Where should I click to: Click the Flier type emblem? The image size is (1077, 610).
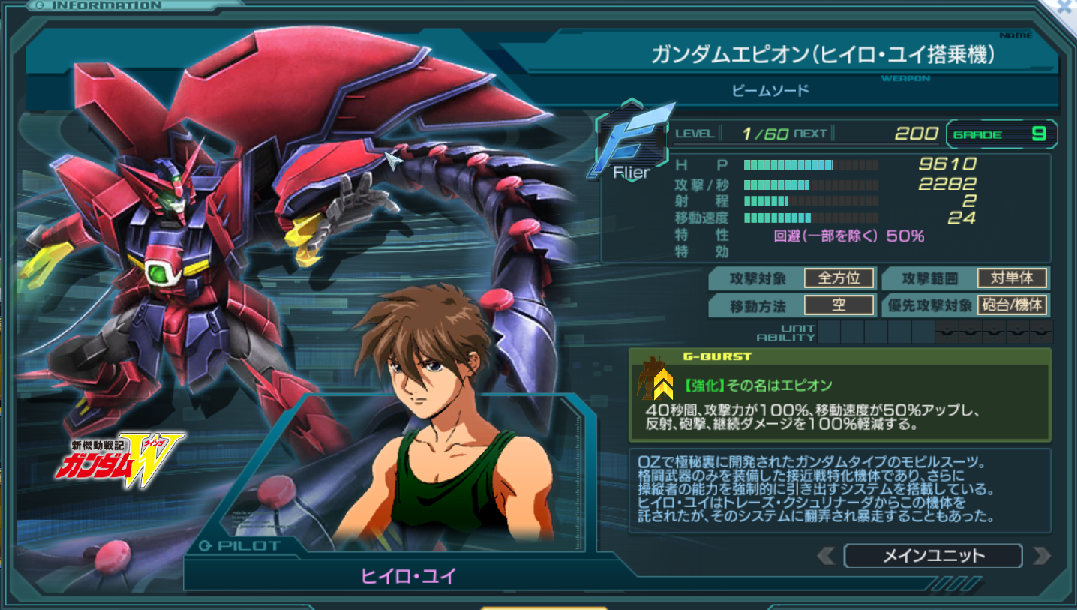tap(631, 144)
